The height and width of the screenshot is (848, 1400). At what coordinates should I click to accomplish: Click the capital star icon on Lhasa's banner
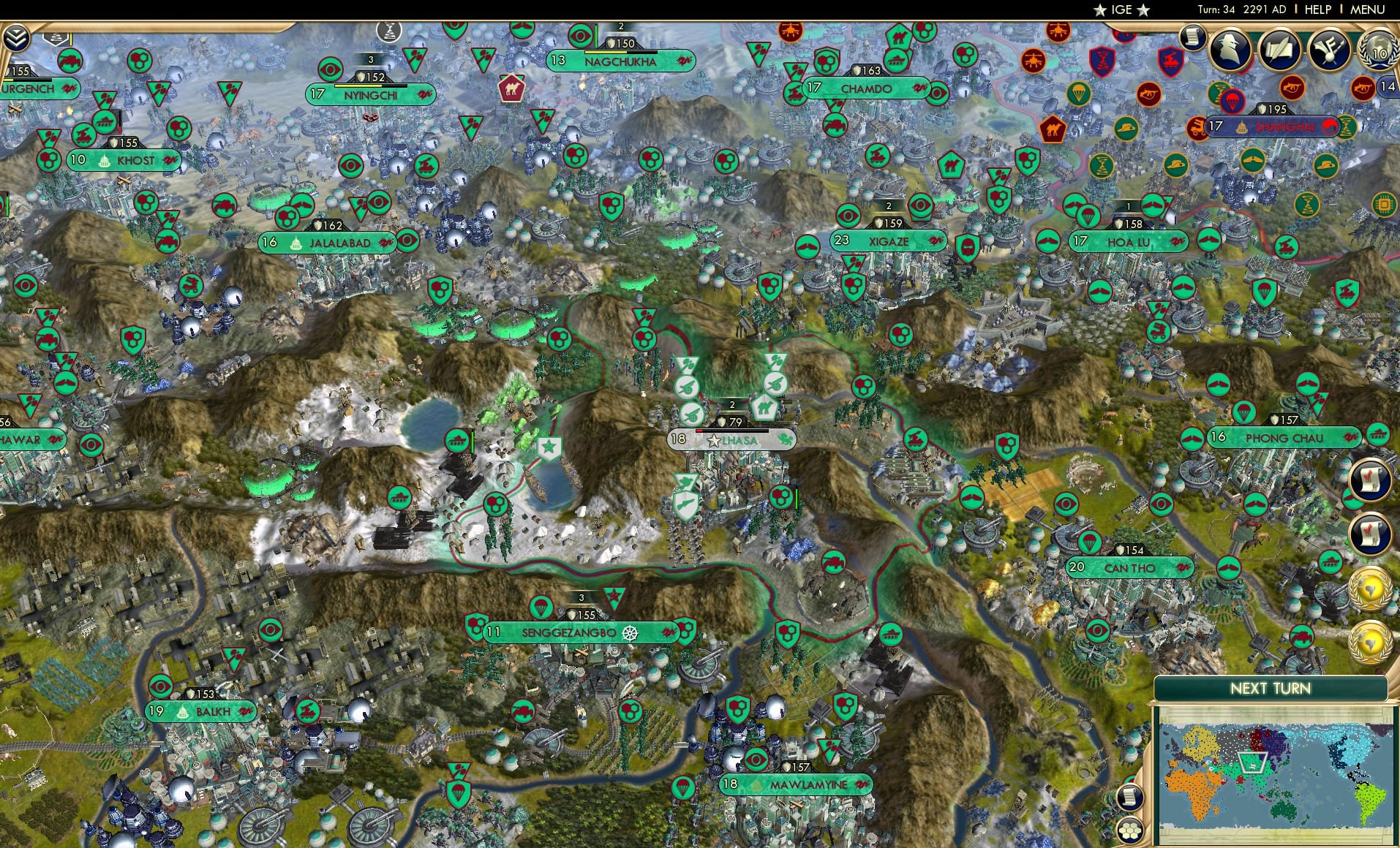(712, 441)
